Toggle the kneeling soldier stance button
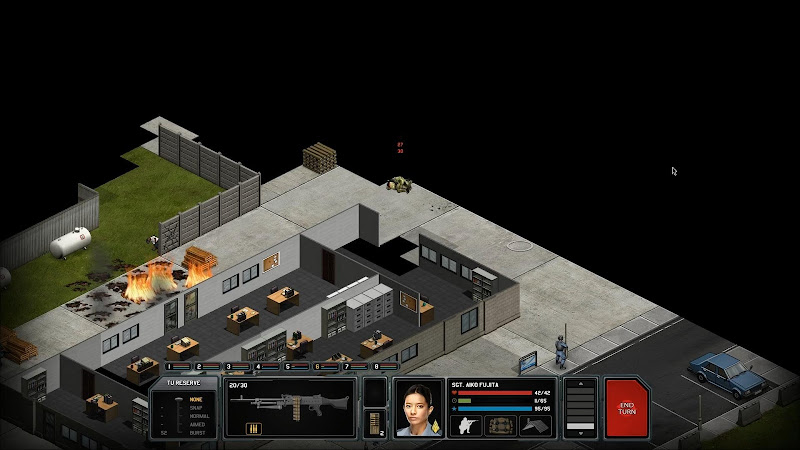The image size is (800, 450). tap(466, 425)
